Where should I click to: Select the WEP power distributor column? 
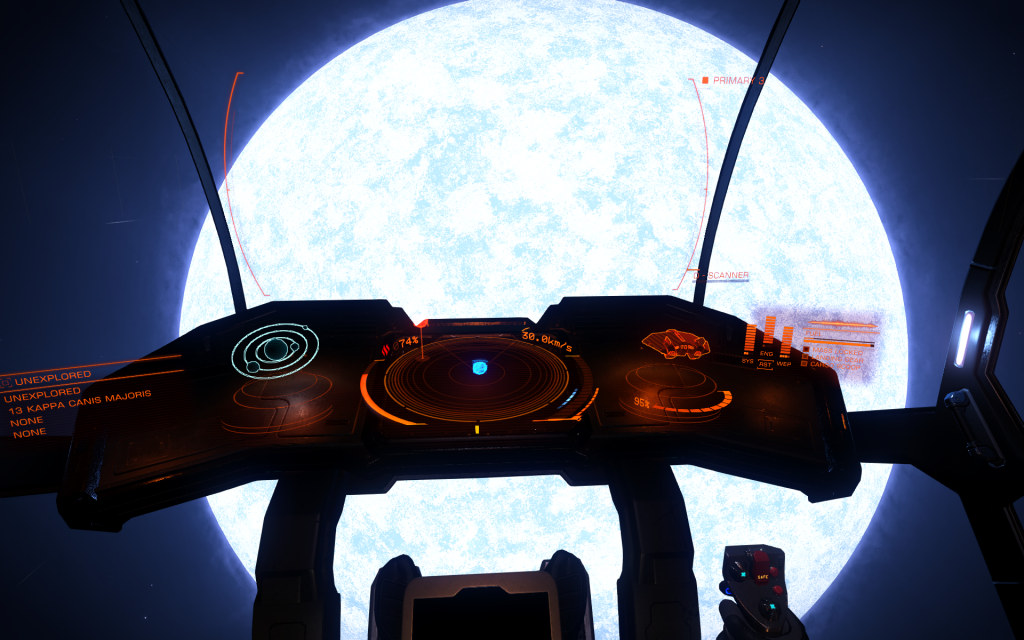786,340
